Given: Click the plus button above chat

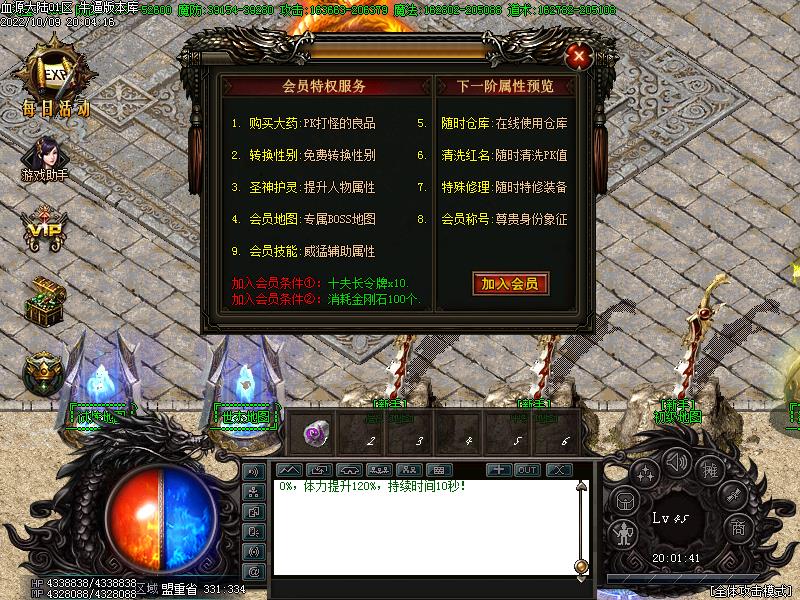Looking at the screenshot, I should (x=499, y=469).
